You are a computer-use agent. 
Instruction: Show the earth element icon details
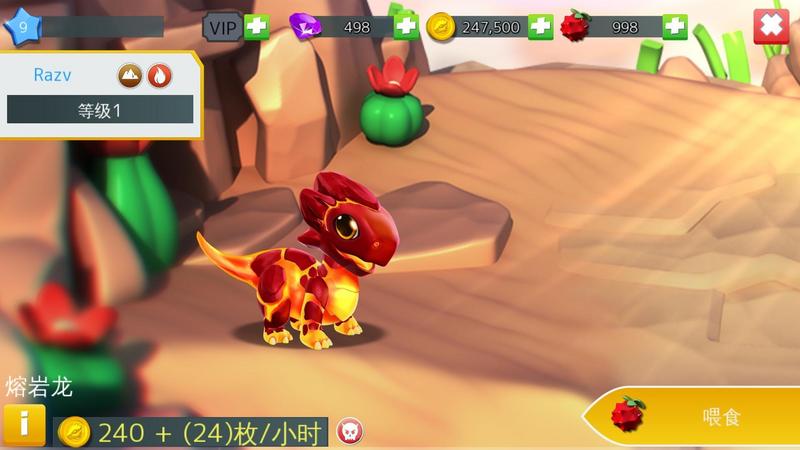(x=131, y=74)
